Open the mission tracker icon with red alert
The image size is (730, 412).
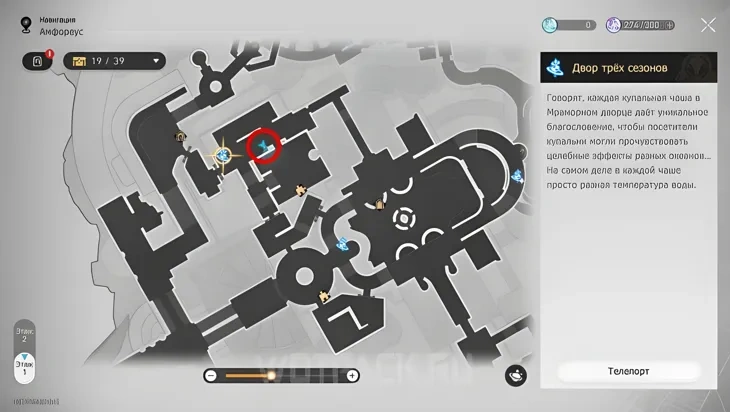(x=38, y=61)
